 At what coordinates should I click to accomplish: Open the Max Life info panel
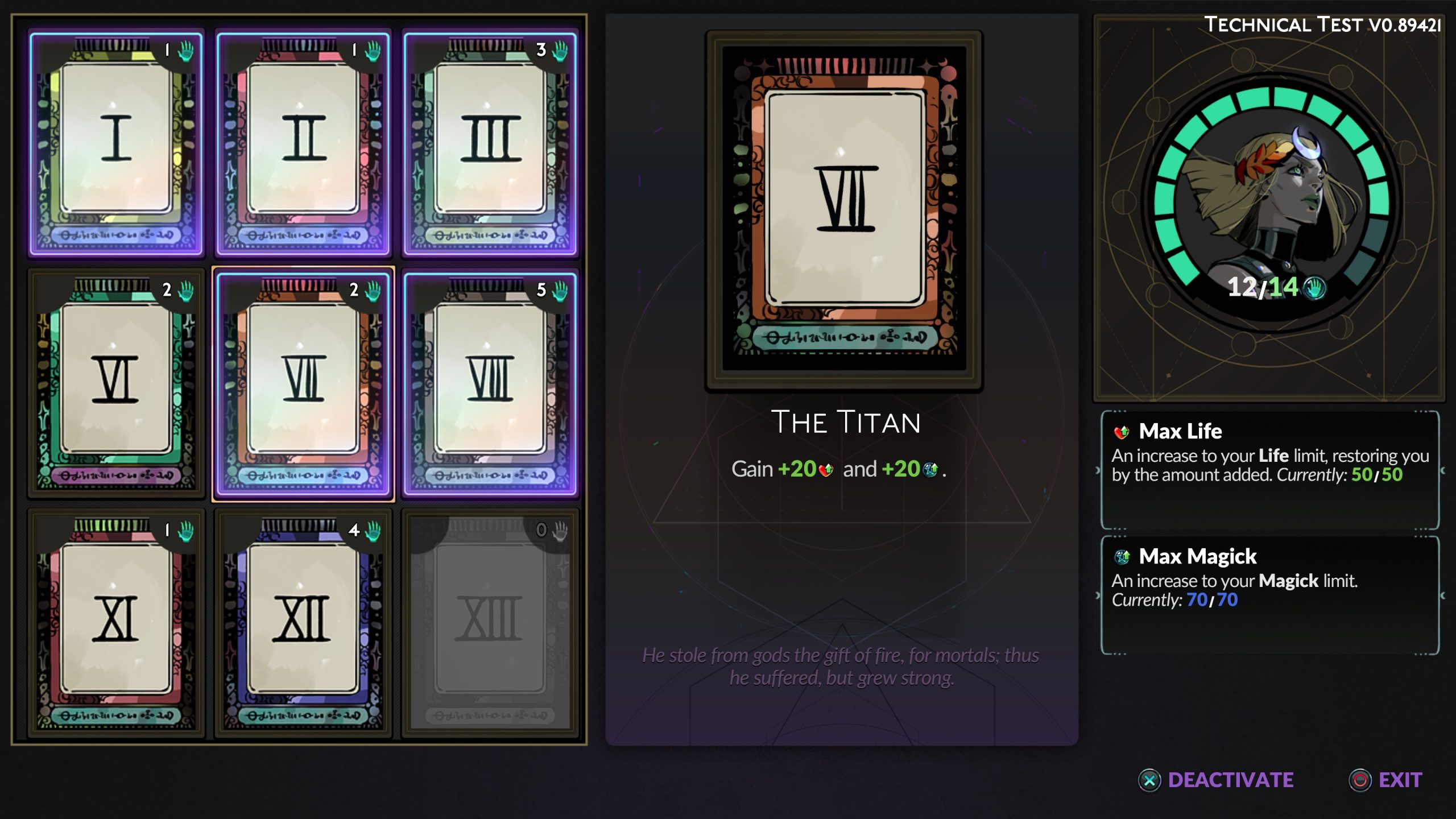click(x=1269, y=470)
